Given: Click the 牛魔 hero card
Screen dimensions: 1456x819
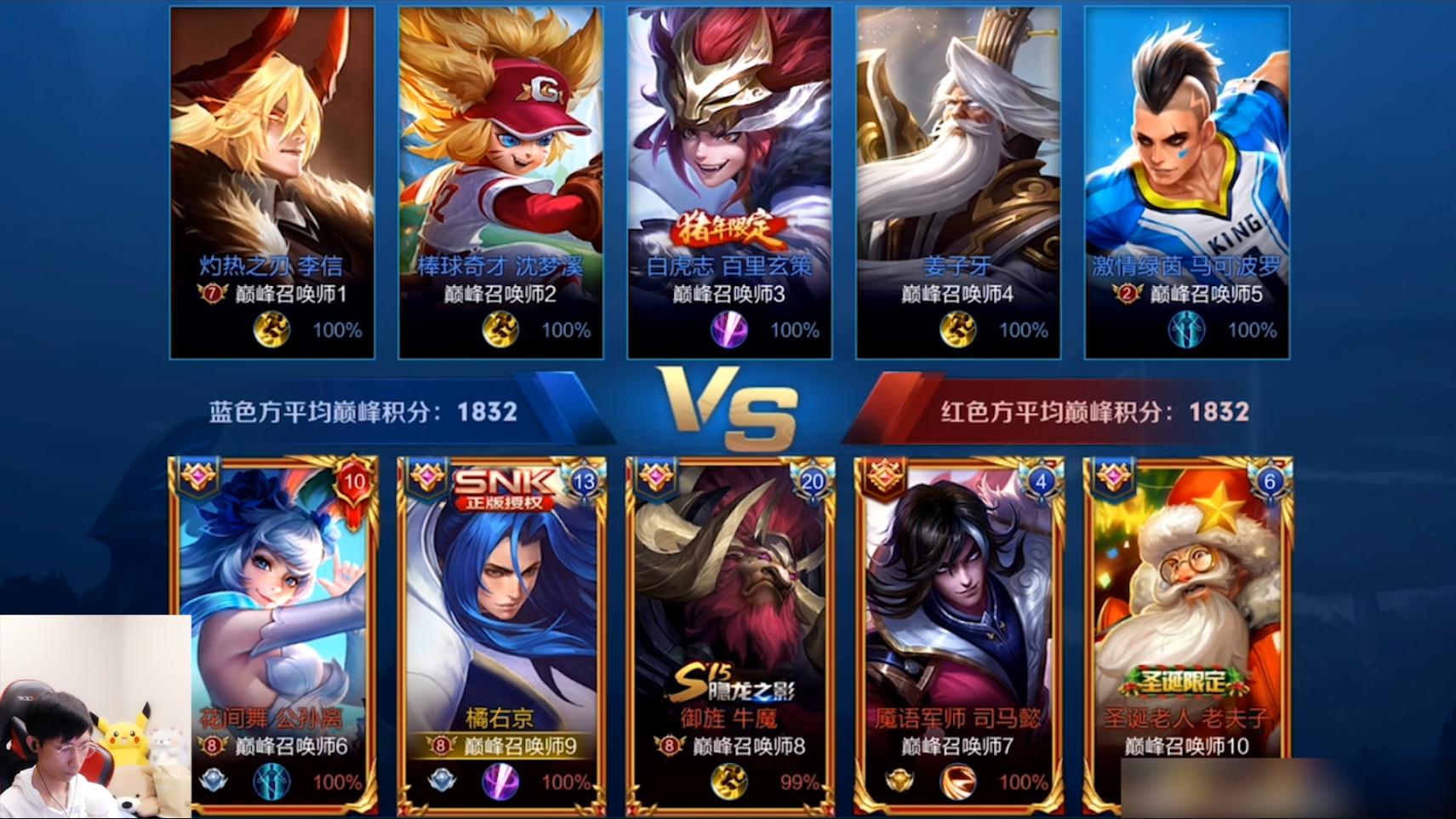Looking at the screenshot, I should point(730,634).
